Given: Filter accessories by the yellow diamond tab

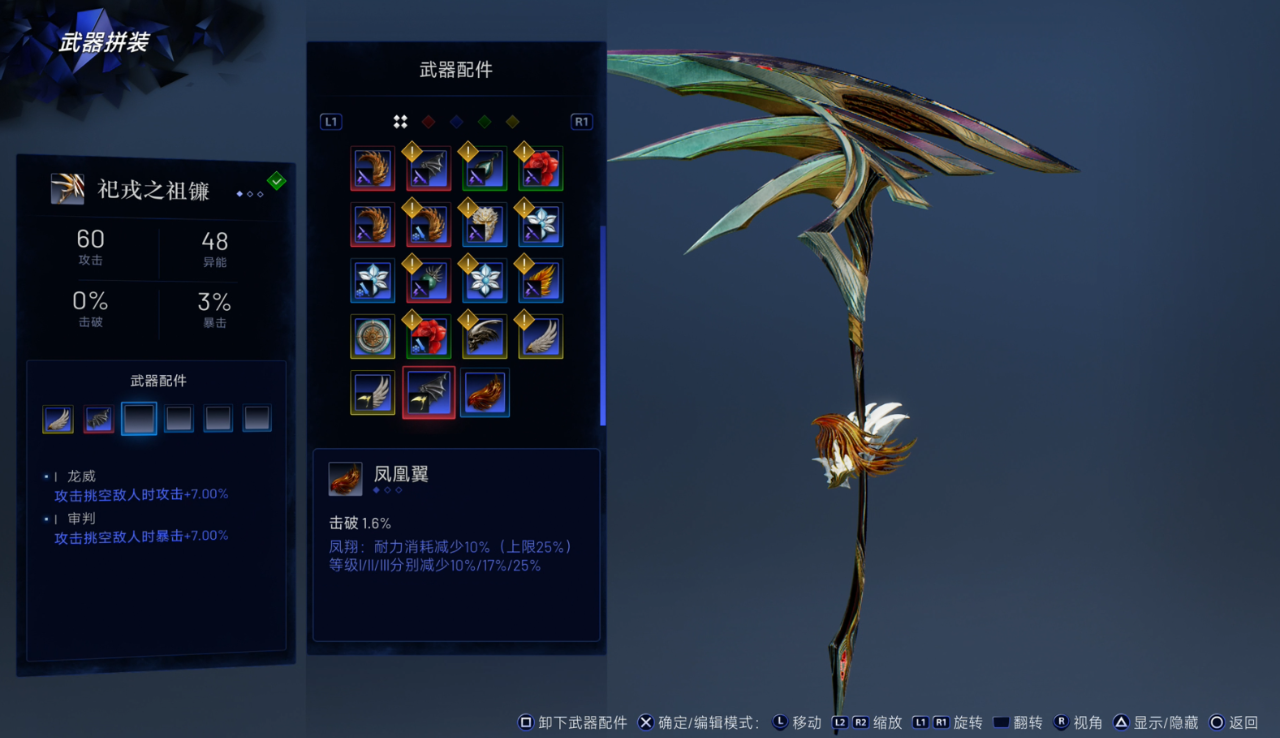Looking at the screenshot, I should pos(512,122).
